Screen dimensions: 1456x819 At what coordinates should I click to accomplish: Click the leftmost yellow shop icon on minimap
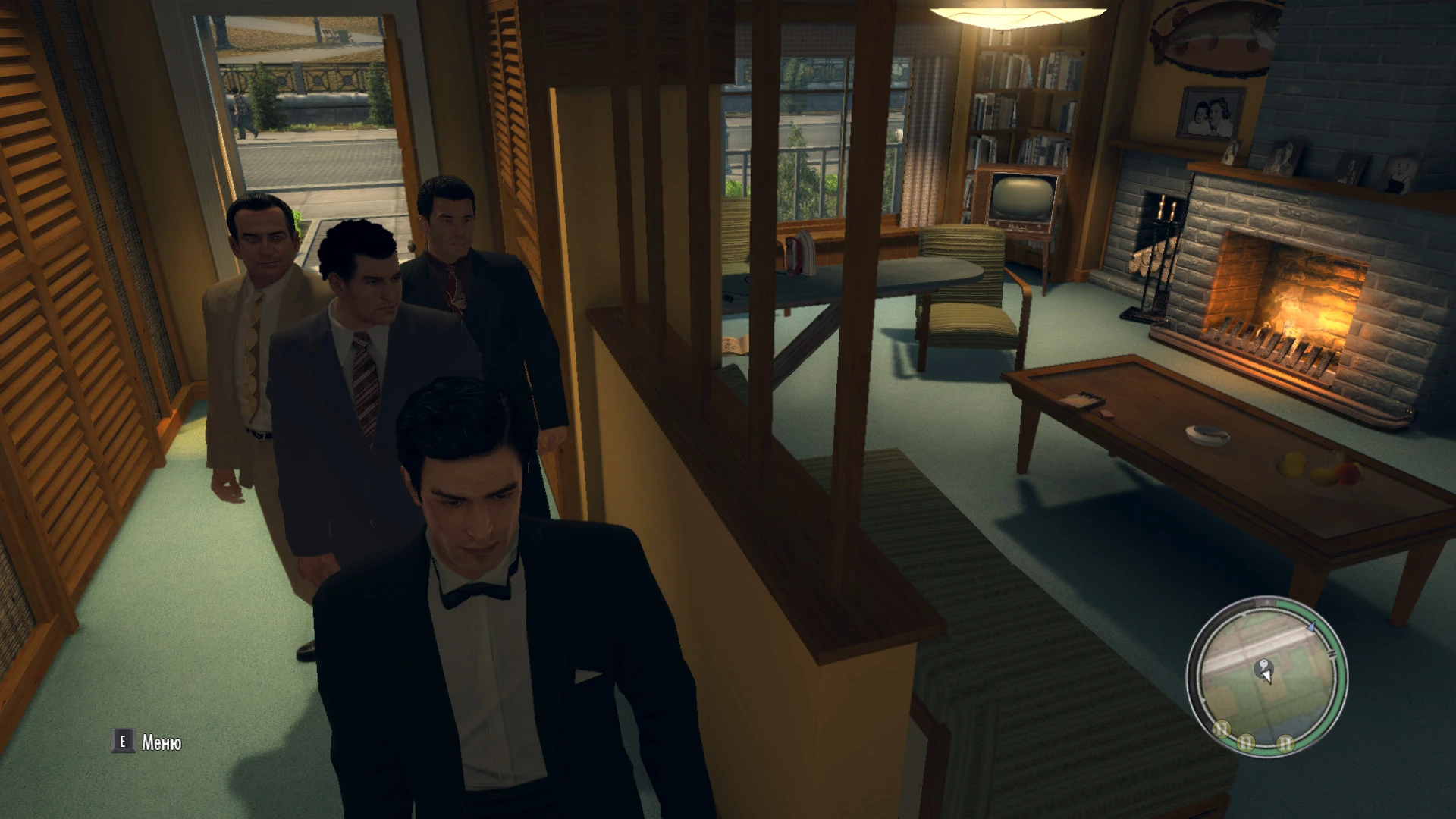point(1221,728)
